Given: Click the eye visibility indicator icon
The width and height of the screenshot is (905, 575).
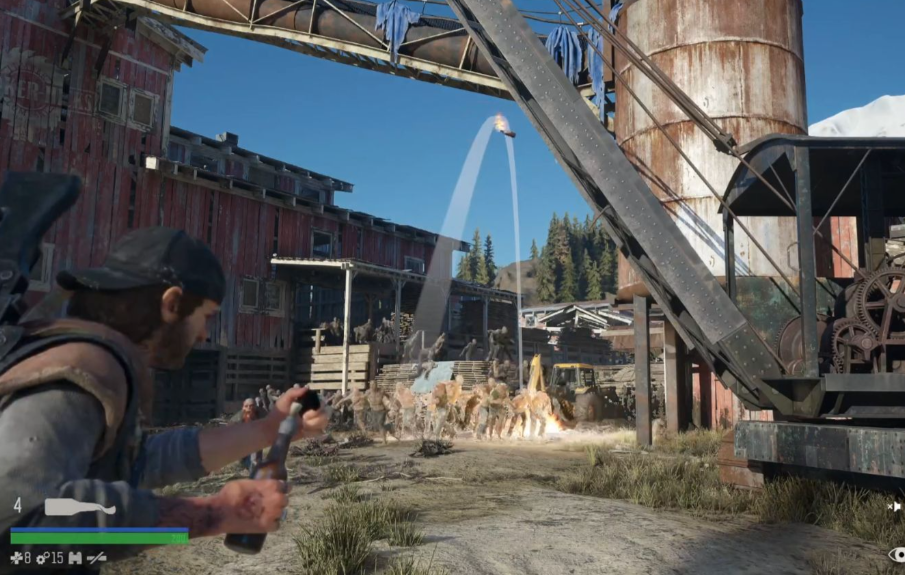Looking at the screenshot, I should coord(896,555).
